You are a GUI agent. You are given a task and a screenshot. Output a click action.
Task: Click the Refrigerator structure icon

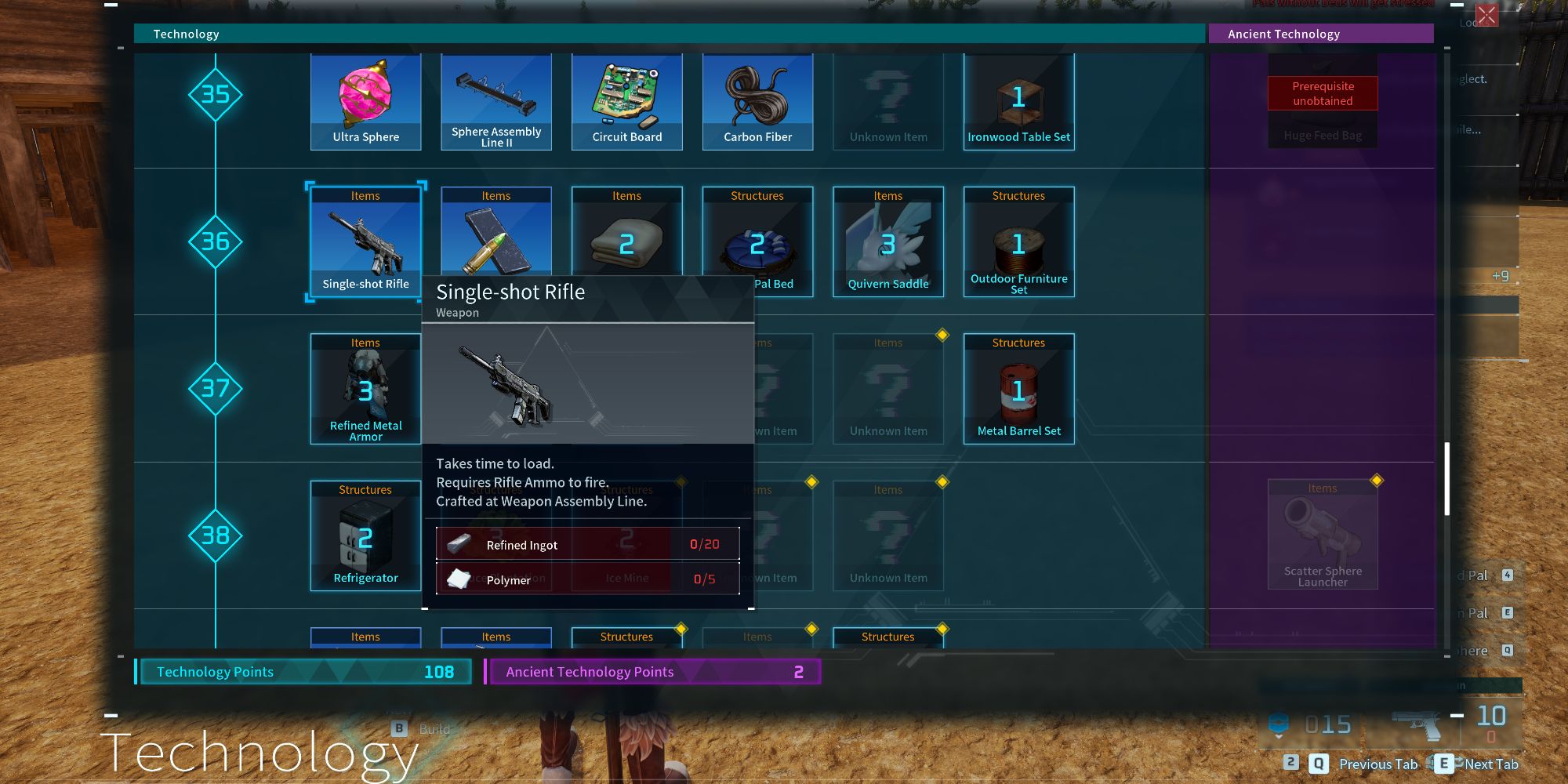click(365, 535)
